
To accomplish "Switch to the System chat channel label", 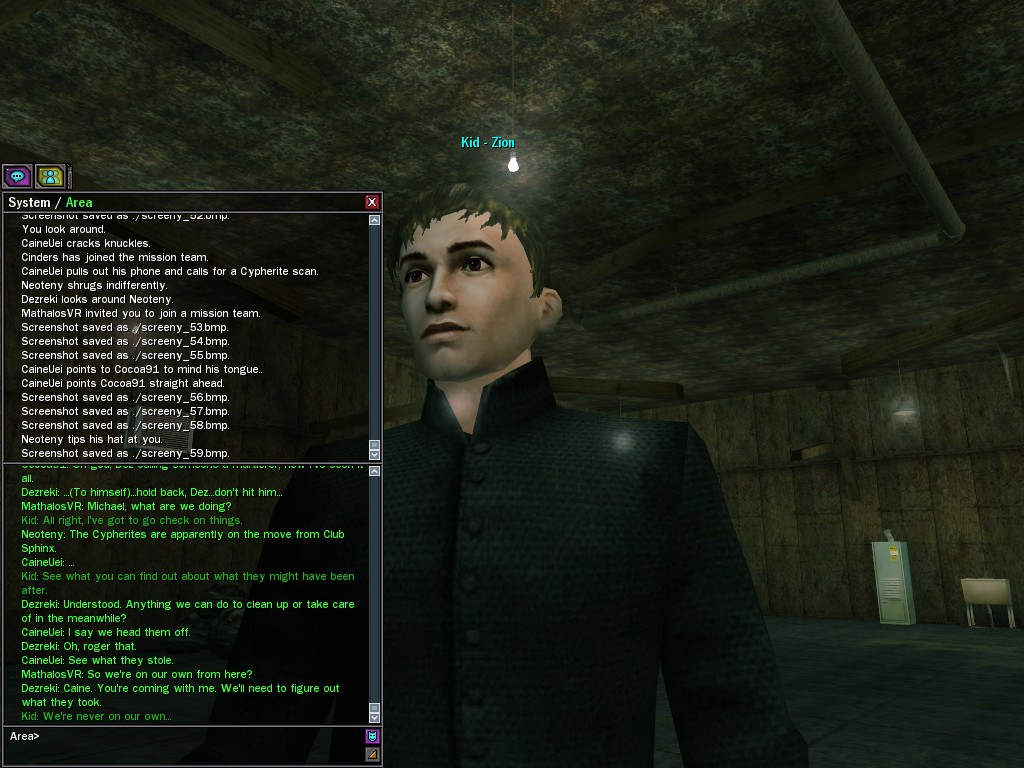I will tap(29, 202).
